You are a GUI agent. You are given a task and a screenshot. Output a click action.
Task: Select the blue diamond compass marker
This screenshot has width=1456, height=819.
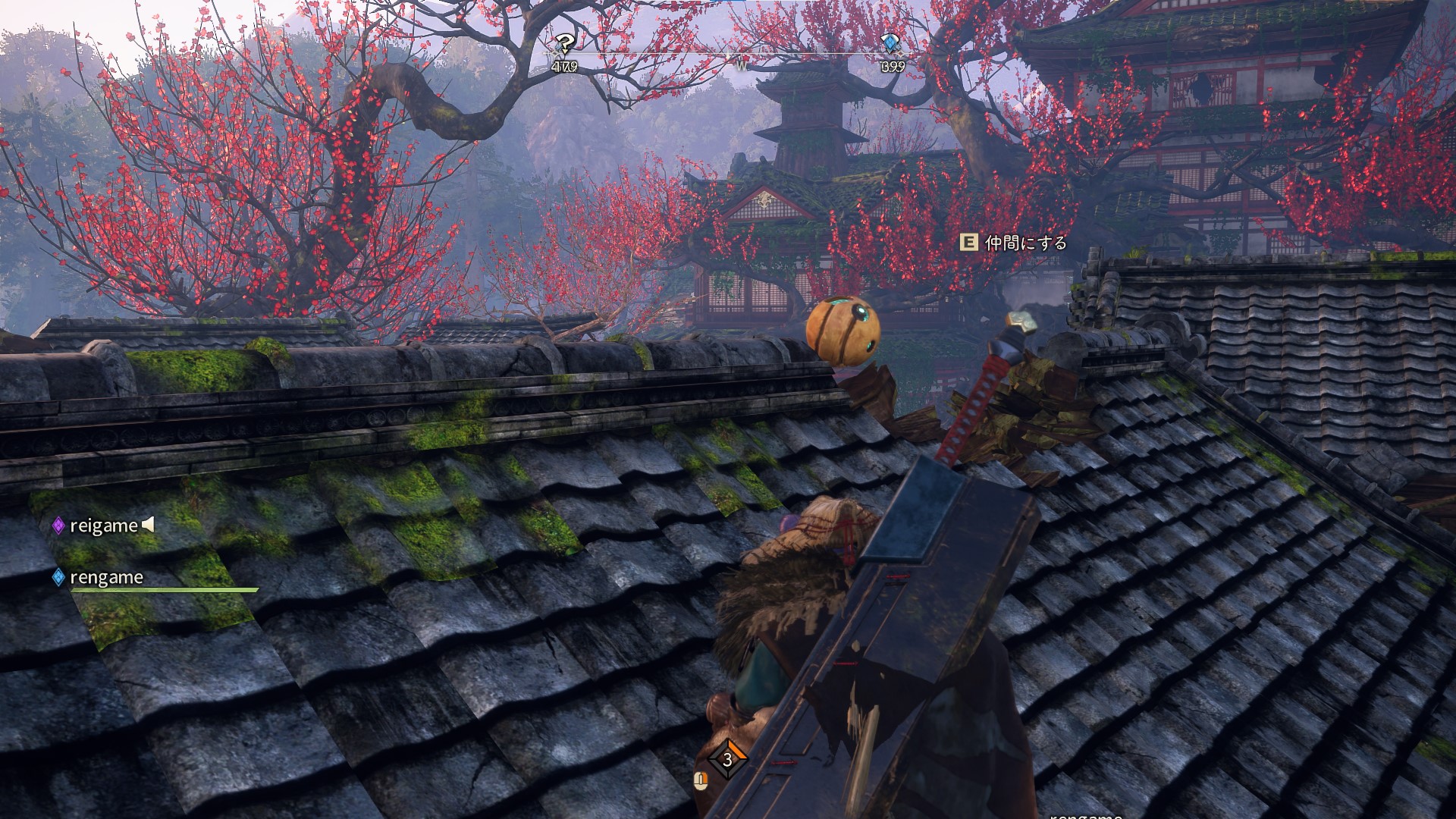[889, 45]
